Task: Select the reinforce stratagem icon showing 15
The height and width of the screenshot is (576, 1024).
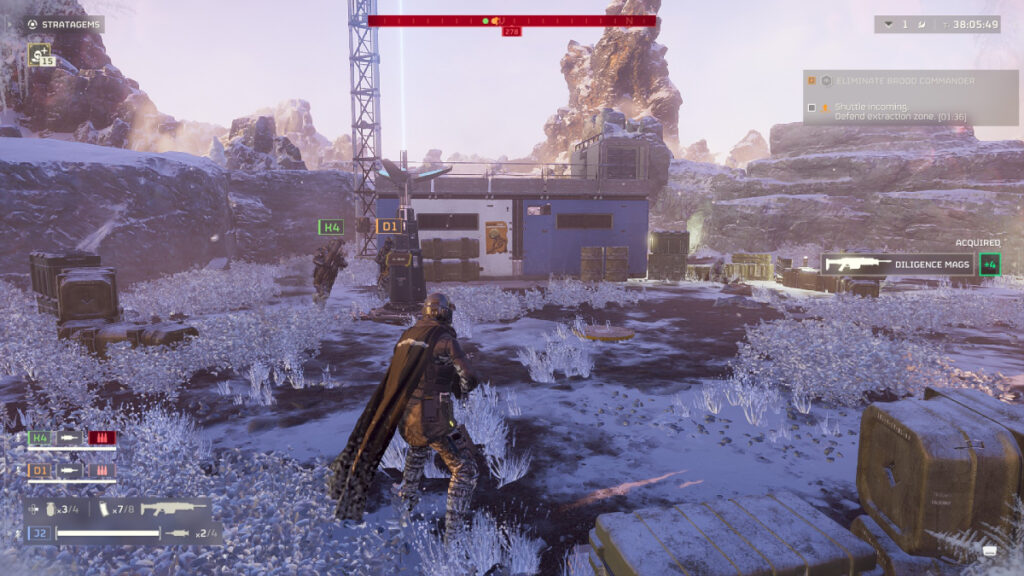Action: (40, 54)
